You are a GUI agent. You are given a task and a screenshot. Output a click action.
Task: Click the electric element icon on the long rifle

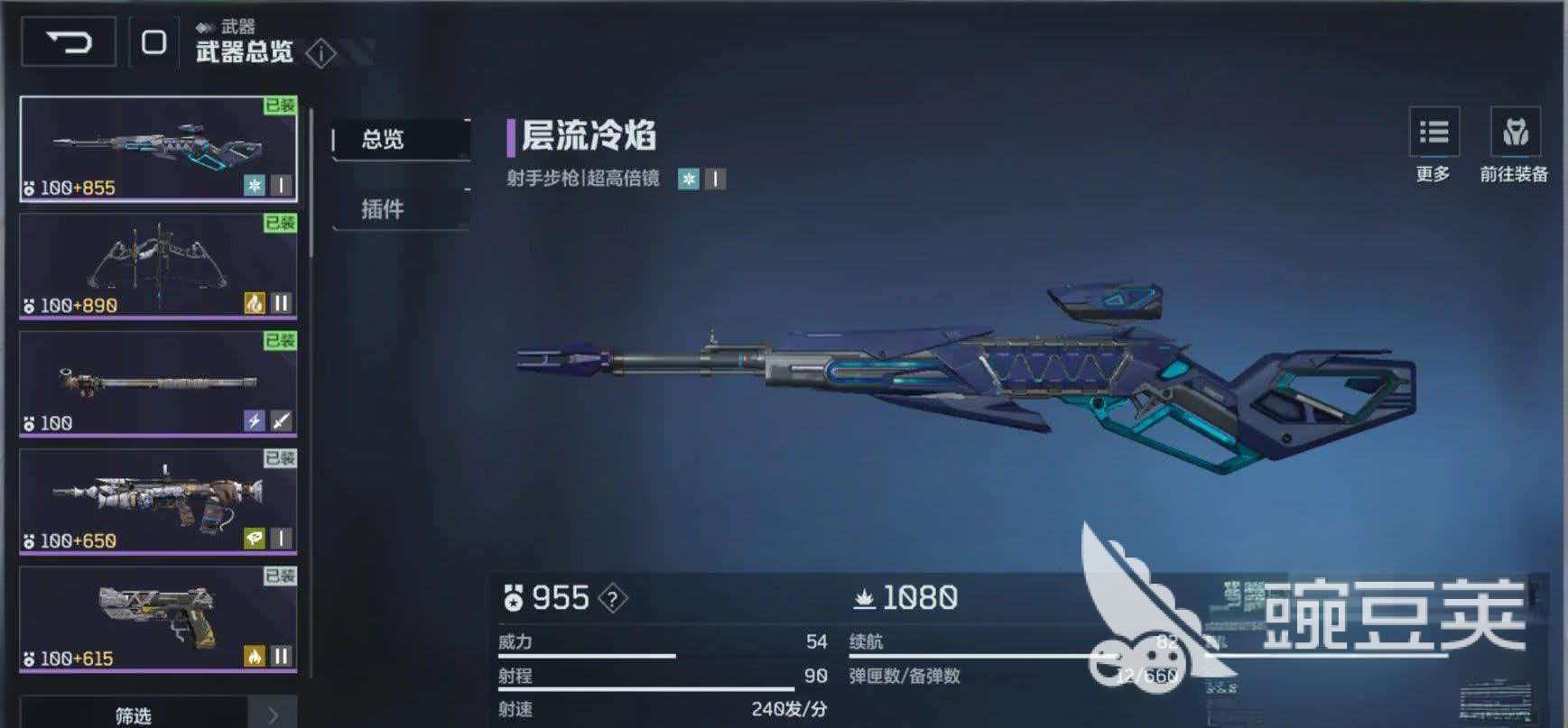254,419
